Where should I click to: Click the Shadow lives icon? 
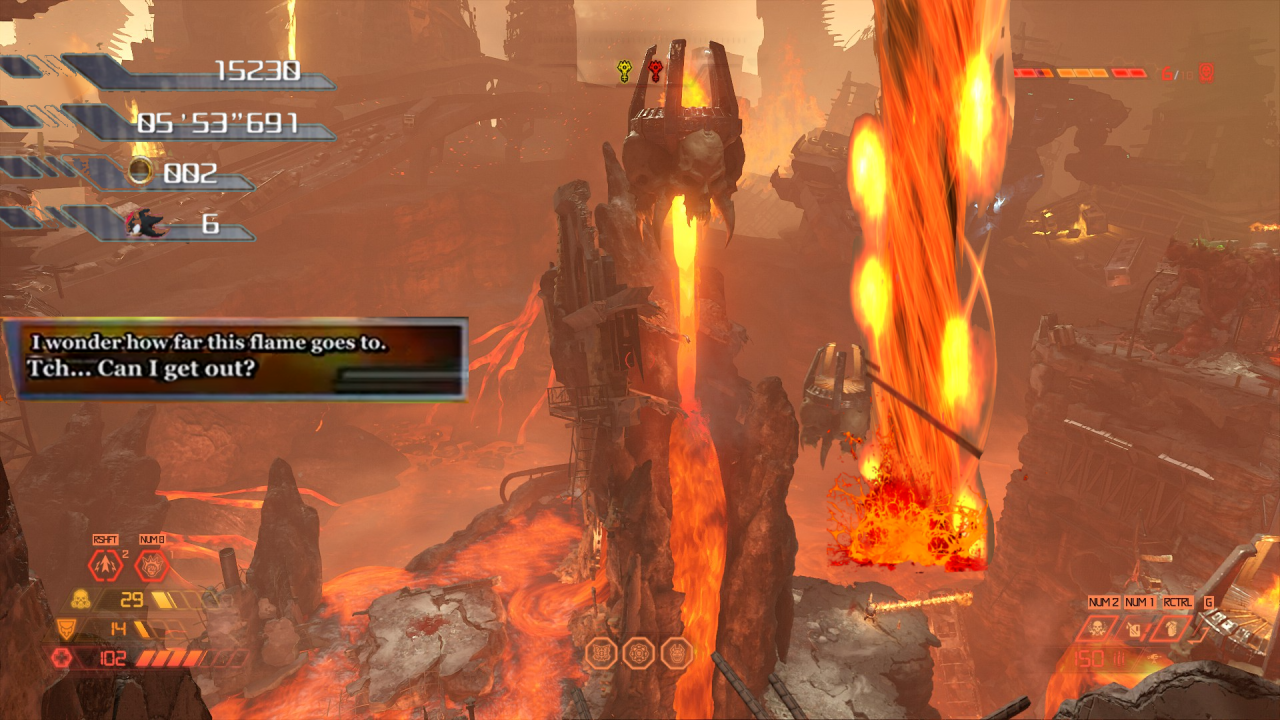[141, 223]
